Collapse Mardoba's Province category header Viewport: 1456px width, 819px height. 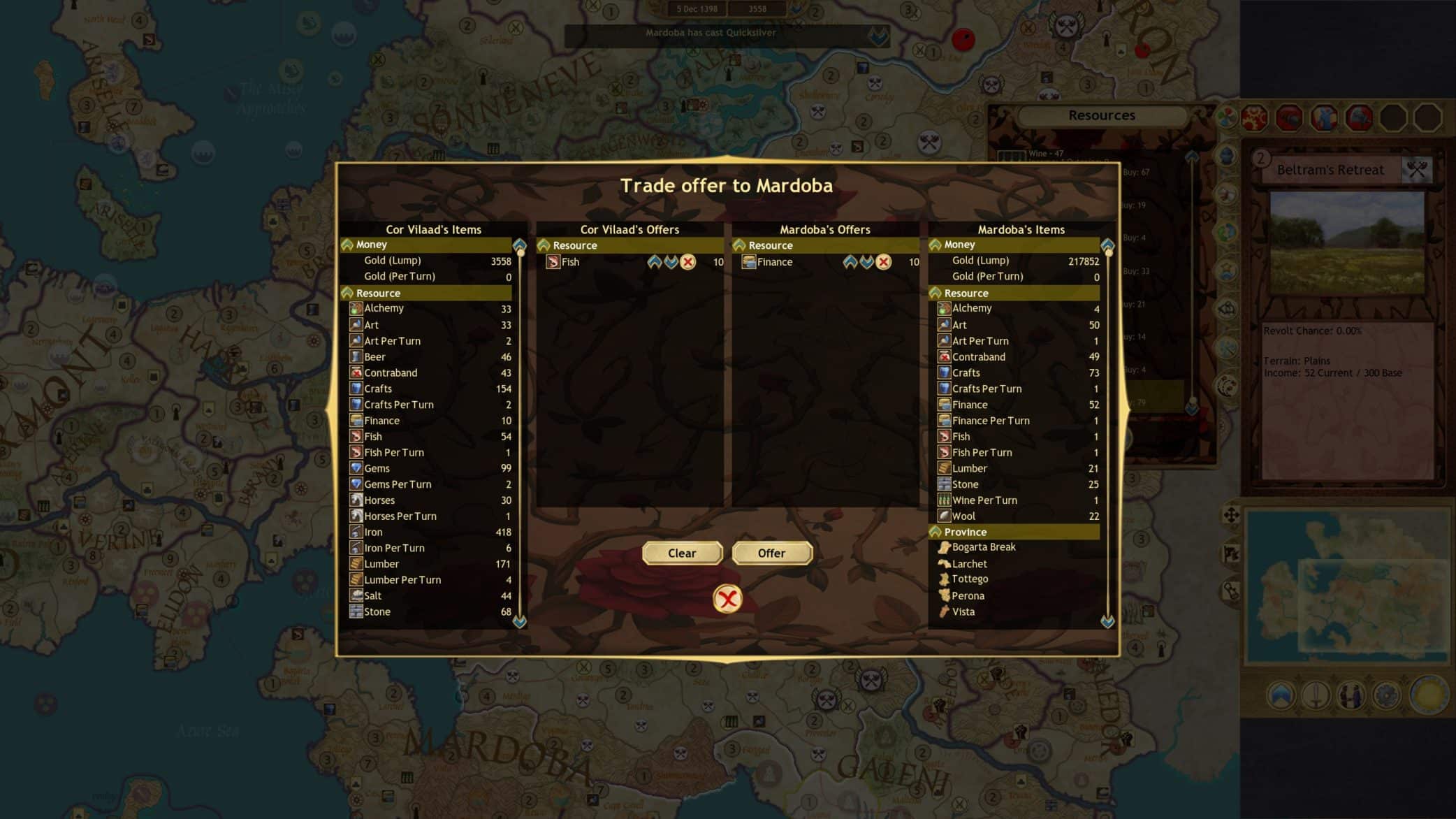coord(936,532)
